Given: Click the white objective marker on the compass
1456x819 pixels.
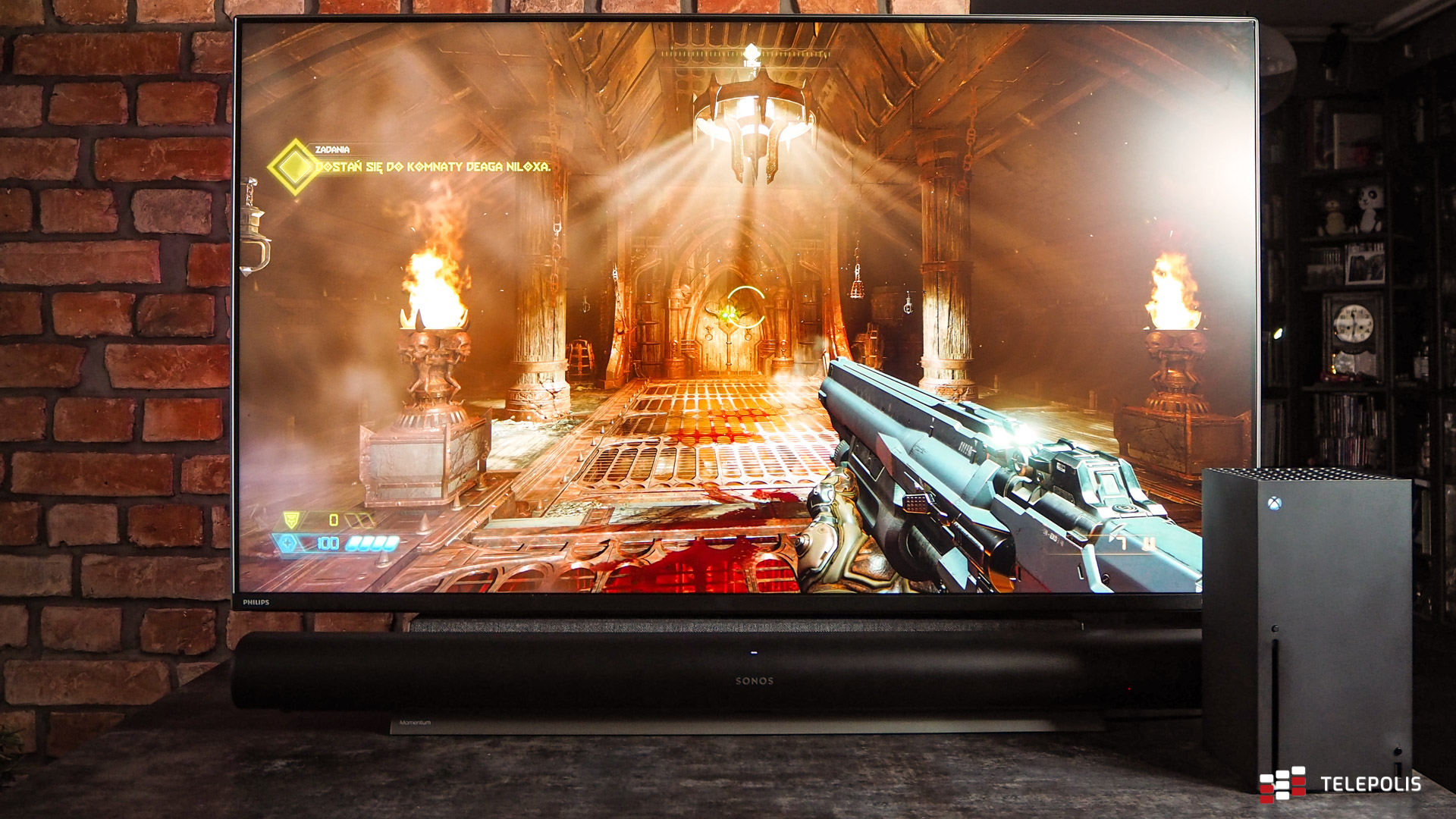Looking at the screenshot, I should click(751, 54).
